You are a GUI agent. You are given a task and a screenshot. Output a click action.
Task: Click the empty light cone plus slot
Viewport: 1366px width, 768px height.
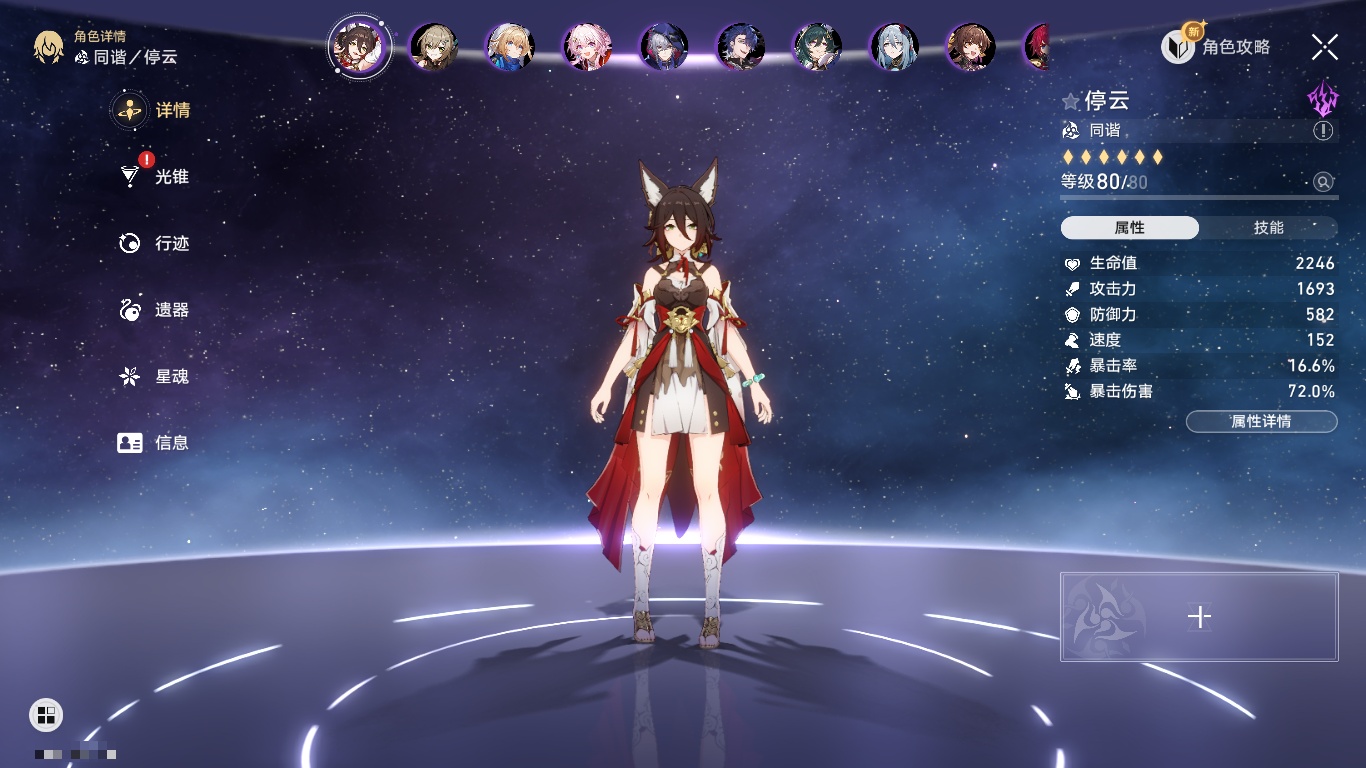[1199, 617]
